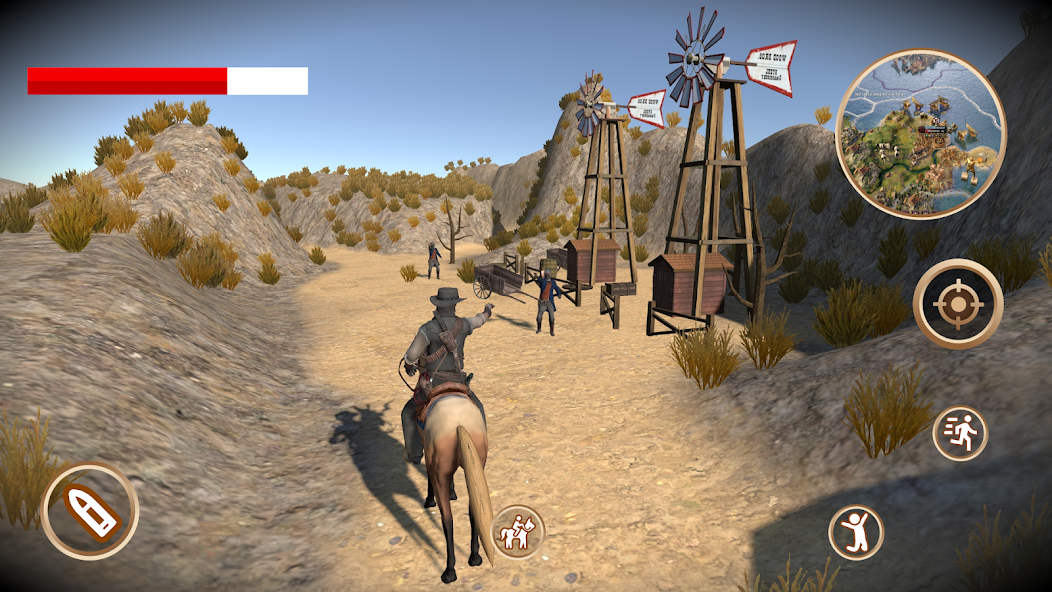Tap the horse rider mount button

pos(518,532)
